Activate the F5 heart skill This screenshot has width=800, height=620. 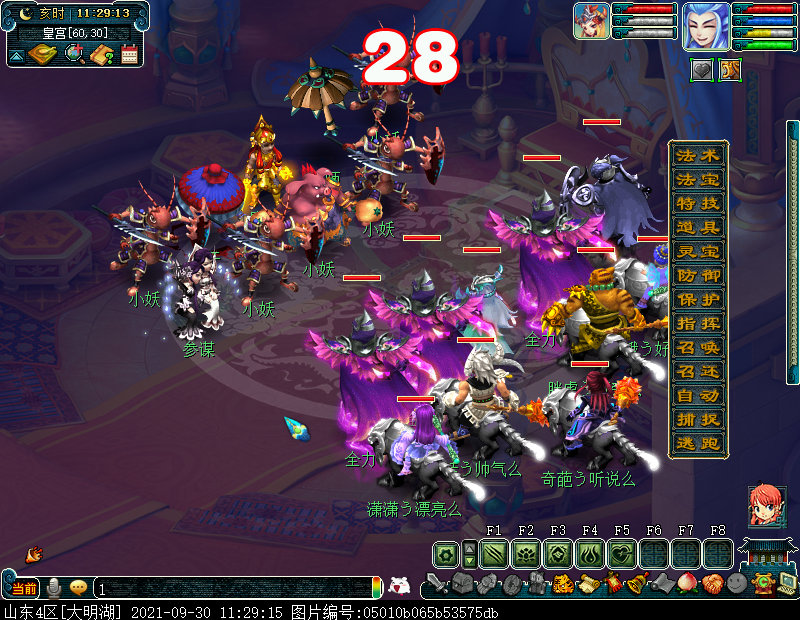point(622,554)
